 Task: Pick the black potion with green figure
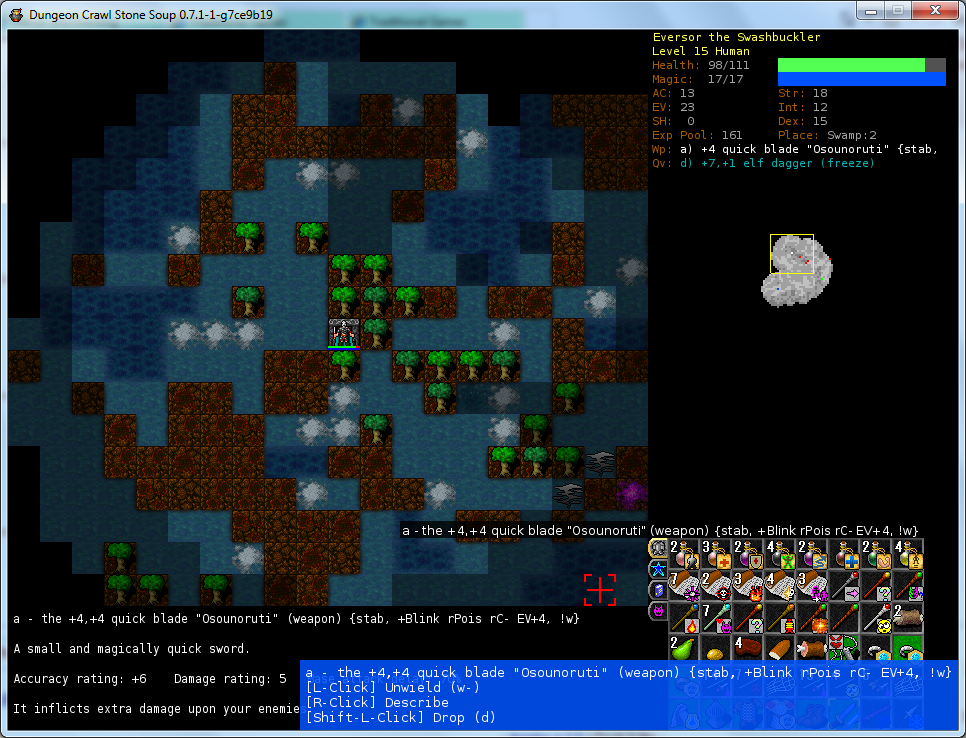pos(779,556)
